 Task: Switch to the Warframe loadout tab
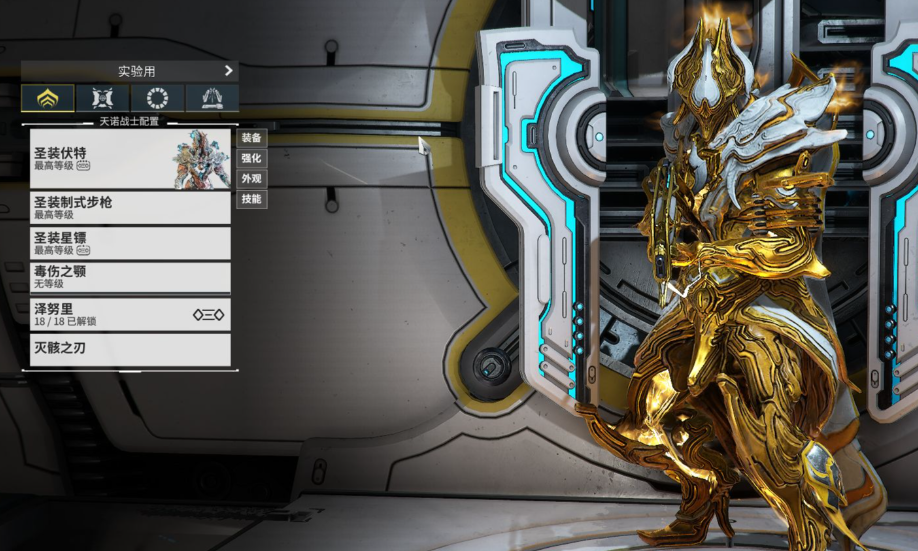point(47,98)
